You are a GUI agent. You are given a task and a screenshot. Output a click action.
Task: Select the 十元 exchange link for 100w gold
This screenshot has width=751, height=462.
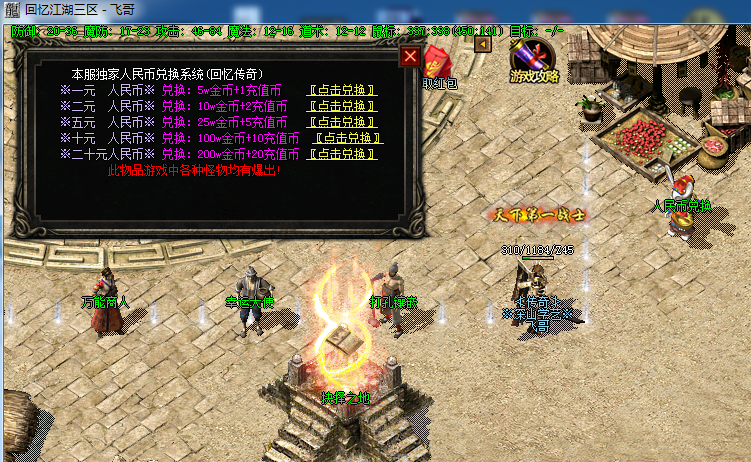348,138
